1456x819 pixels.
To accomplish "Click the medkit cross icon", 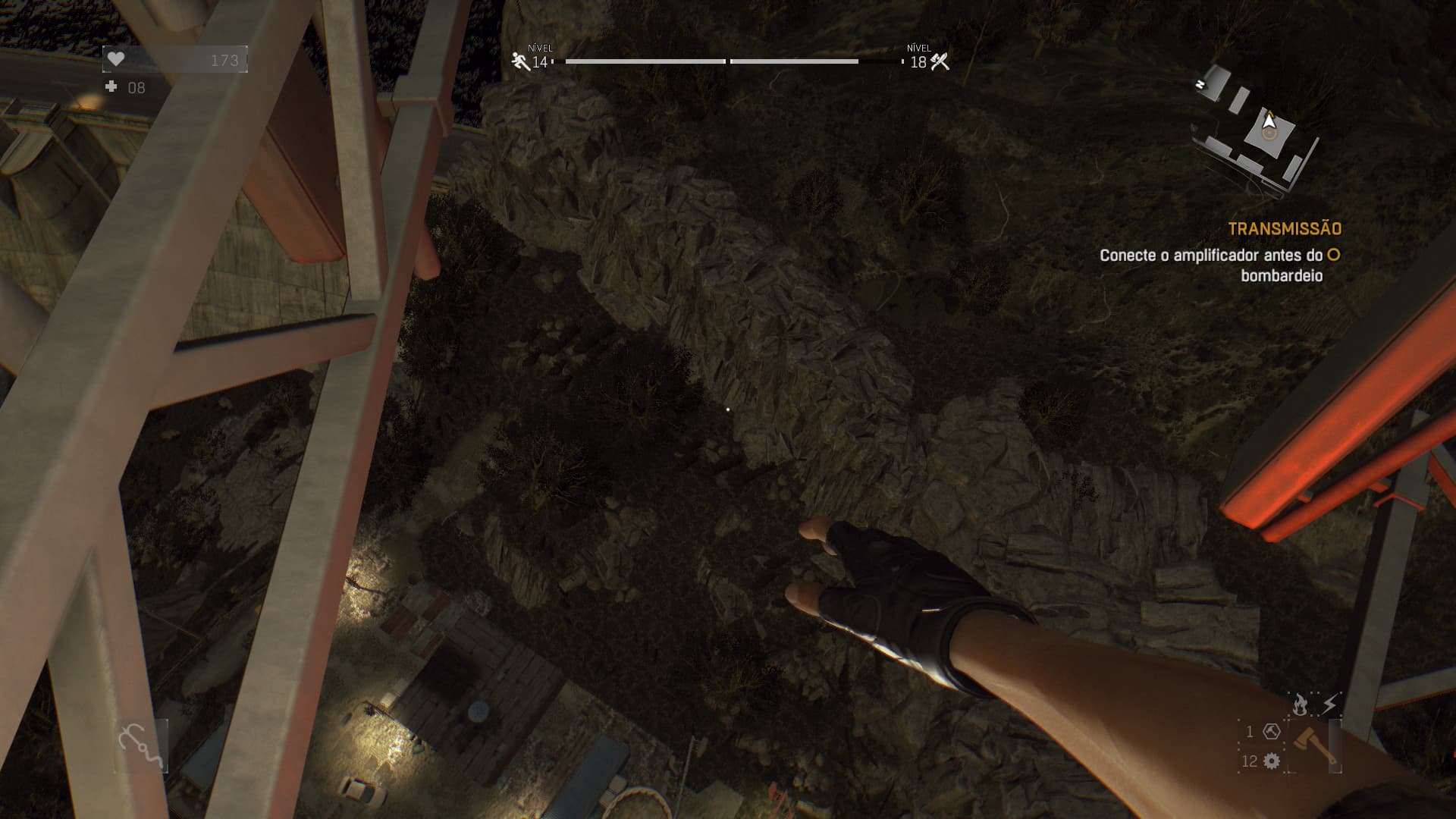I will point(111,87).
